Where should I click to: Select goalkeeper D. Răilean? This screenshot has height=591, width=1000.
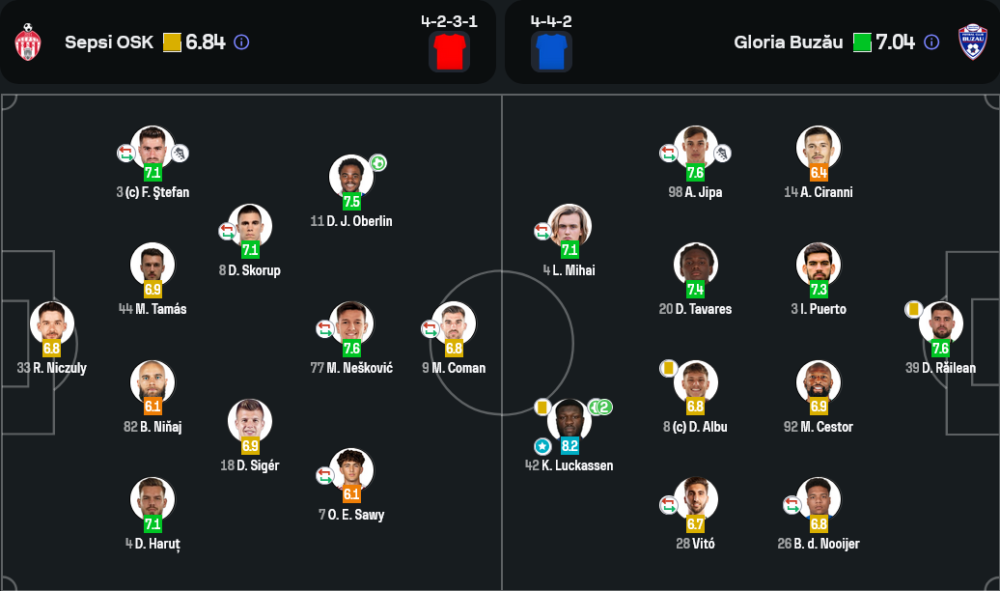pyautogui.click(x=940, y=324)
